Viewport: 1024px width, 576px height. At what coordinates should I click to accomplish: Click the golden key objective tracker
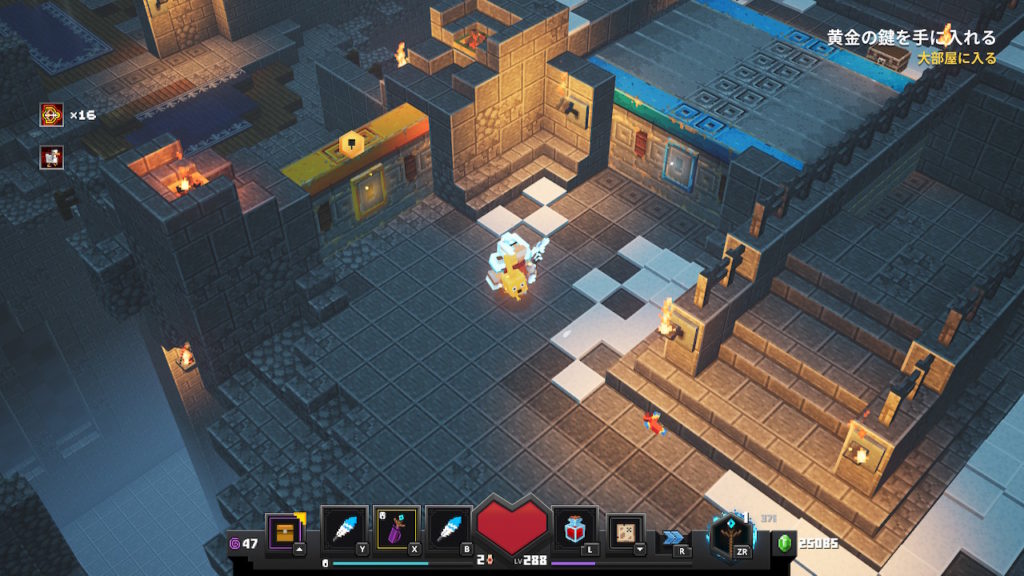(910, 38)
